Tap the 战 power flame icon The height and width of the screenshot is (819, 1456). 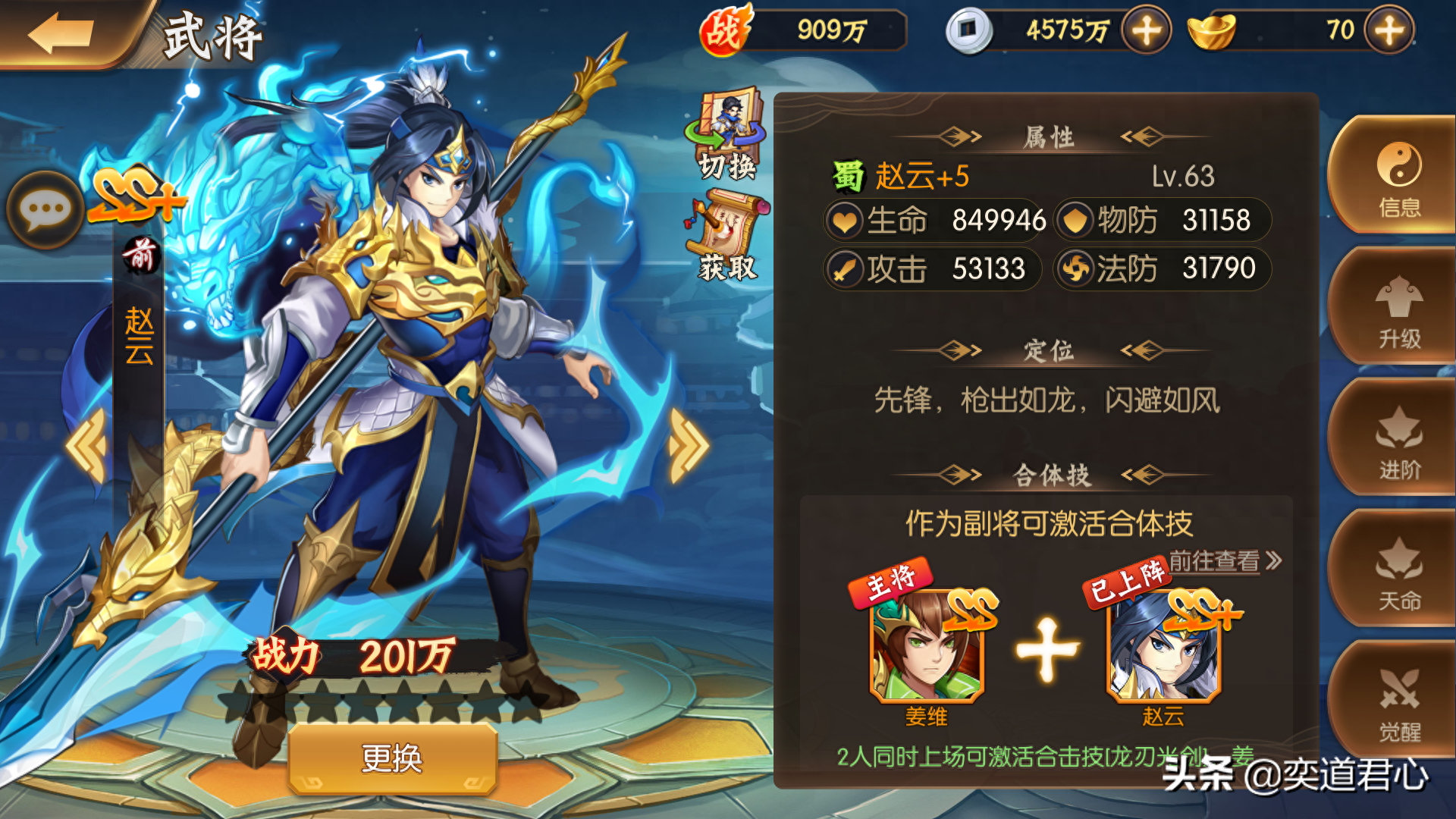pyautogui.click(x=723, y=30)
